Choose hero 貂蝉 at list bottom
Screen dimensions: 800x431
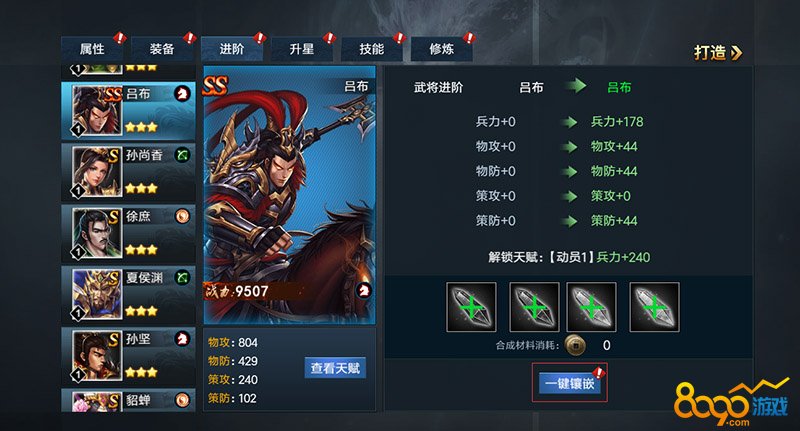130,401
